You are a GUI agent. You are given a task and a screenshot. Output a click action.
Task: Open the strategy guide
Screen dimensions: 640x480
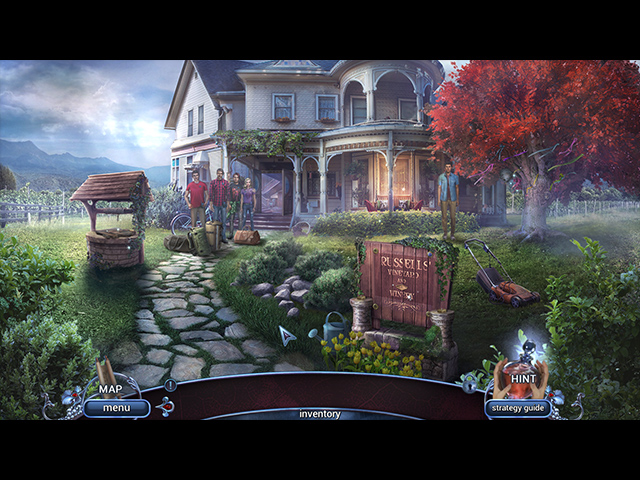pyautogui.click(x=517, y=408)
